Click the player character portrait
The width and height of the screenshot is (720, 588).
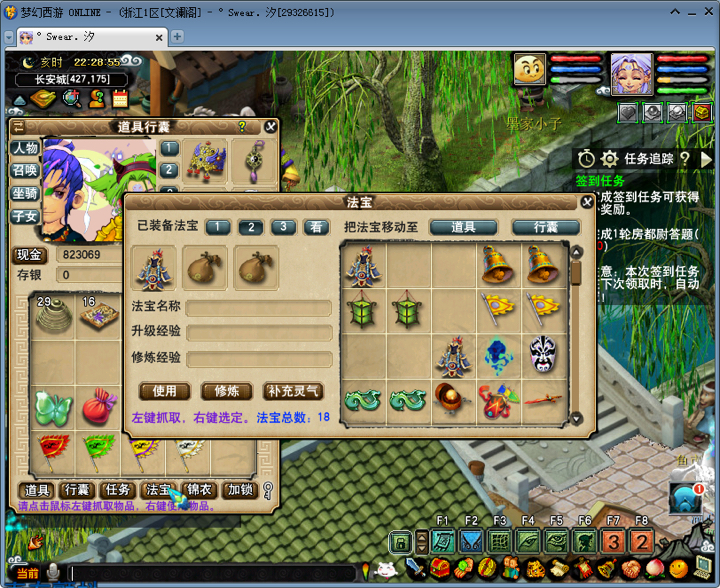(631, 74)
